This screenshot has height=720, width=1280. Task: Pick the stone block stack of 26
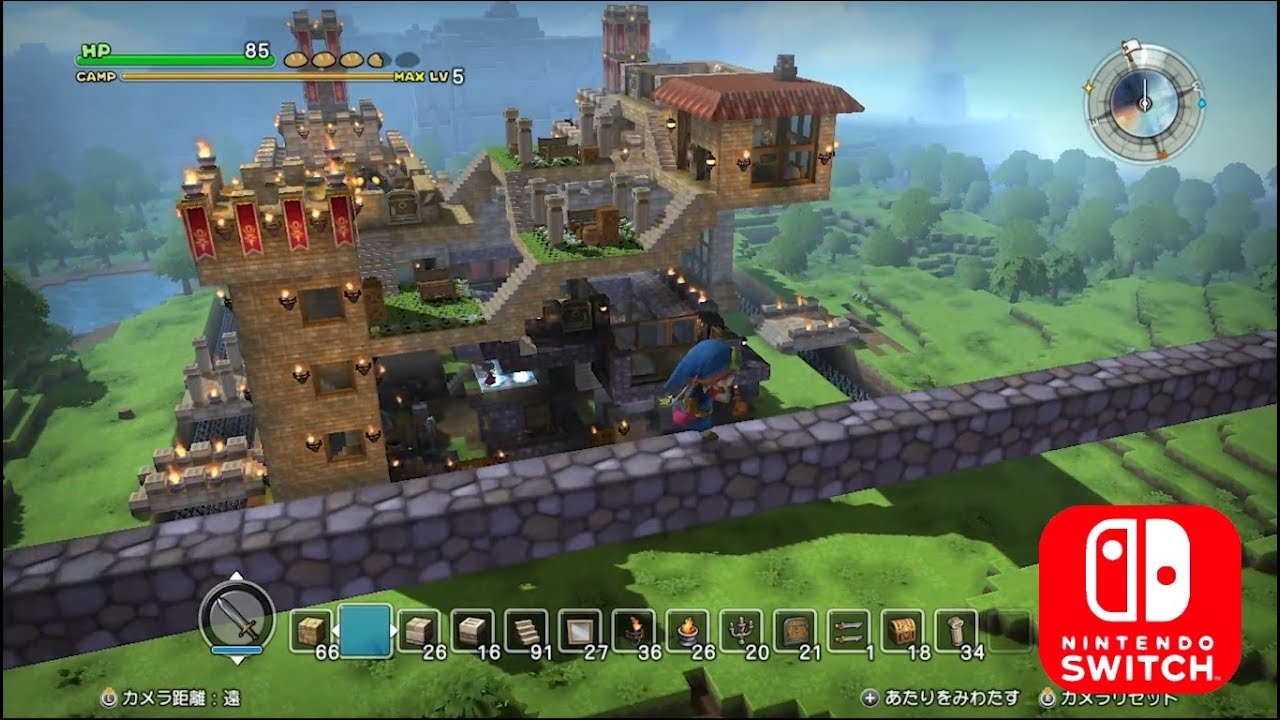tap(418, 632)
